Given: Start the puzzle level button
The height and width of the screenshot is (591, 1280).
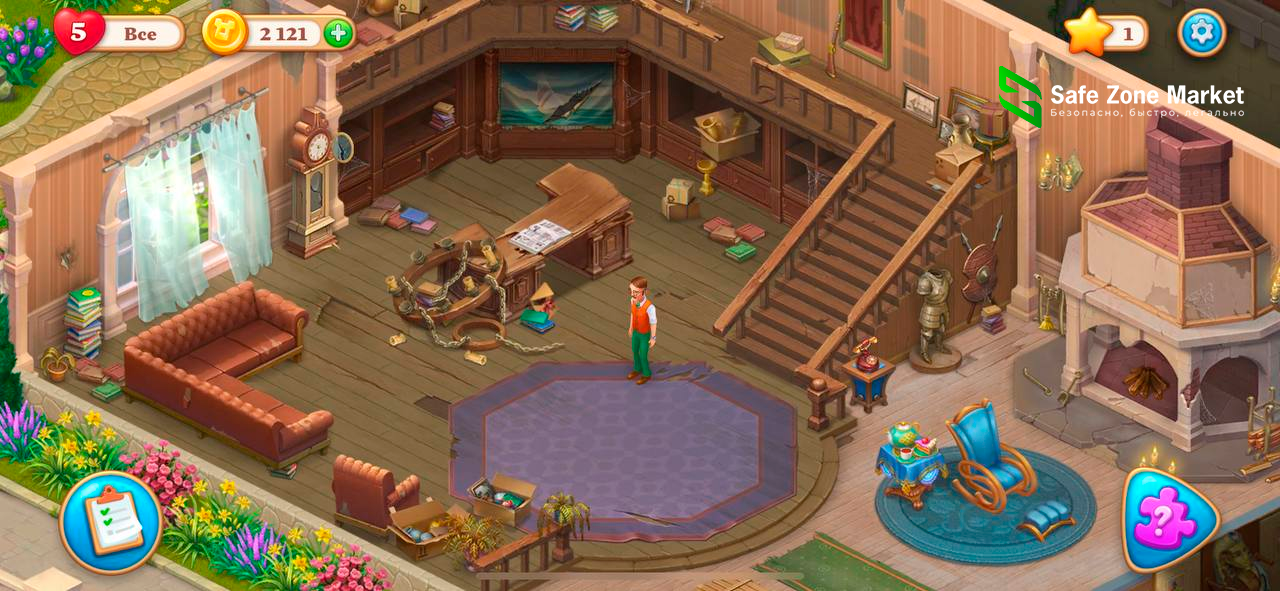Looking at the screenshot, I should point(1167,520).
